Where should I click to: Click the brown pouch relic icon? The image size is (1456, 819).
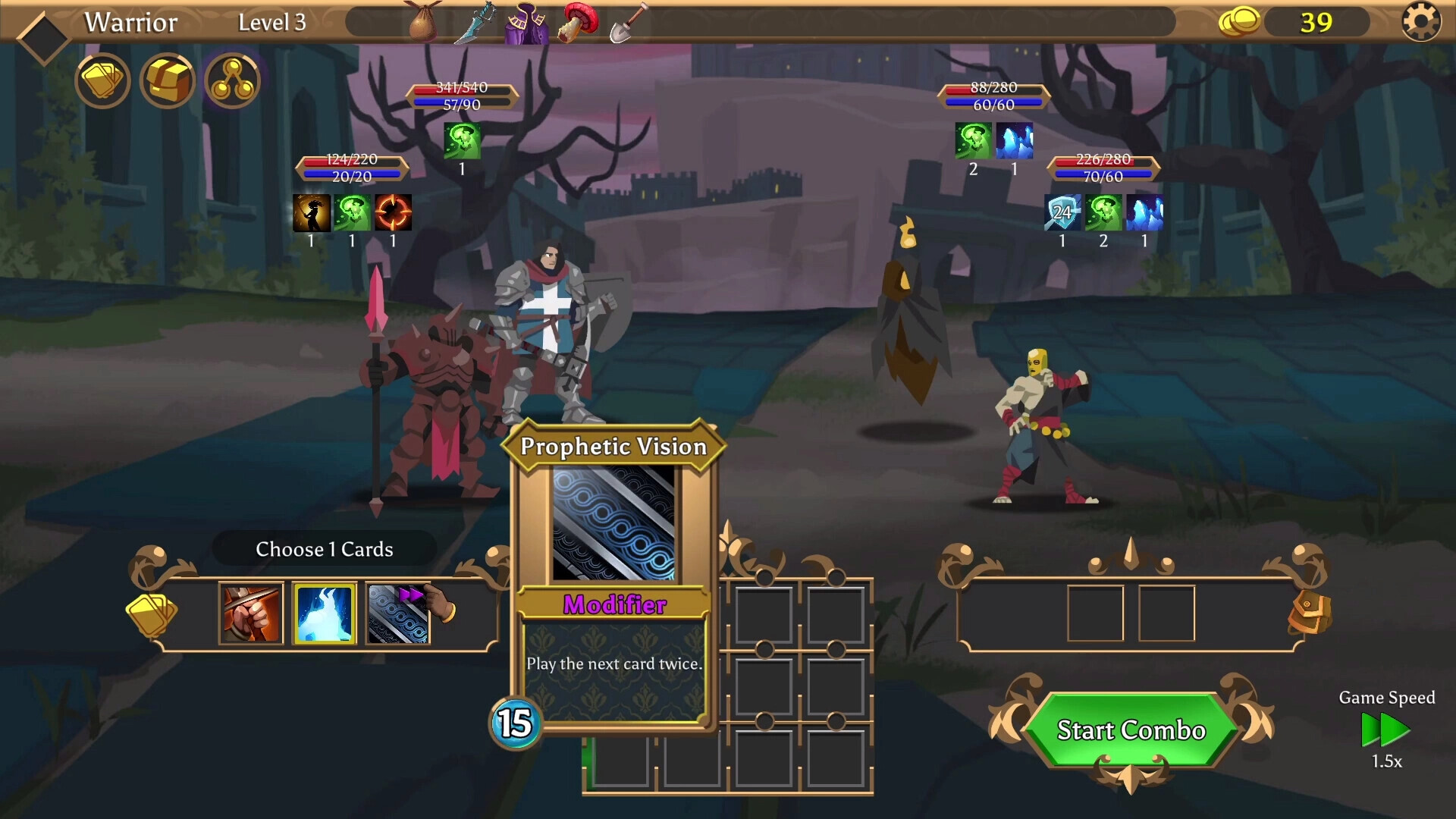[x=422, y=23]
